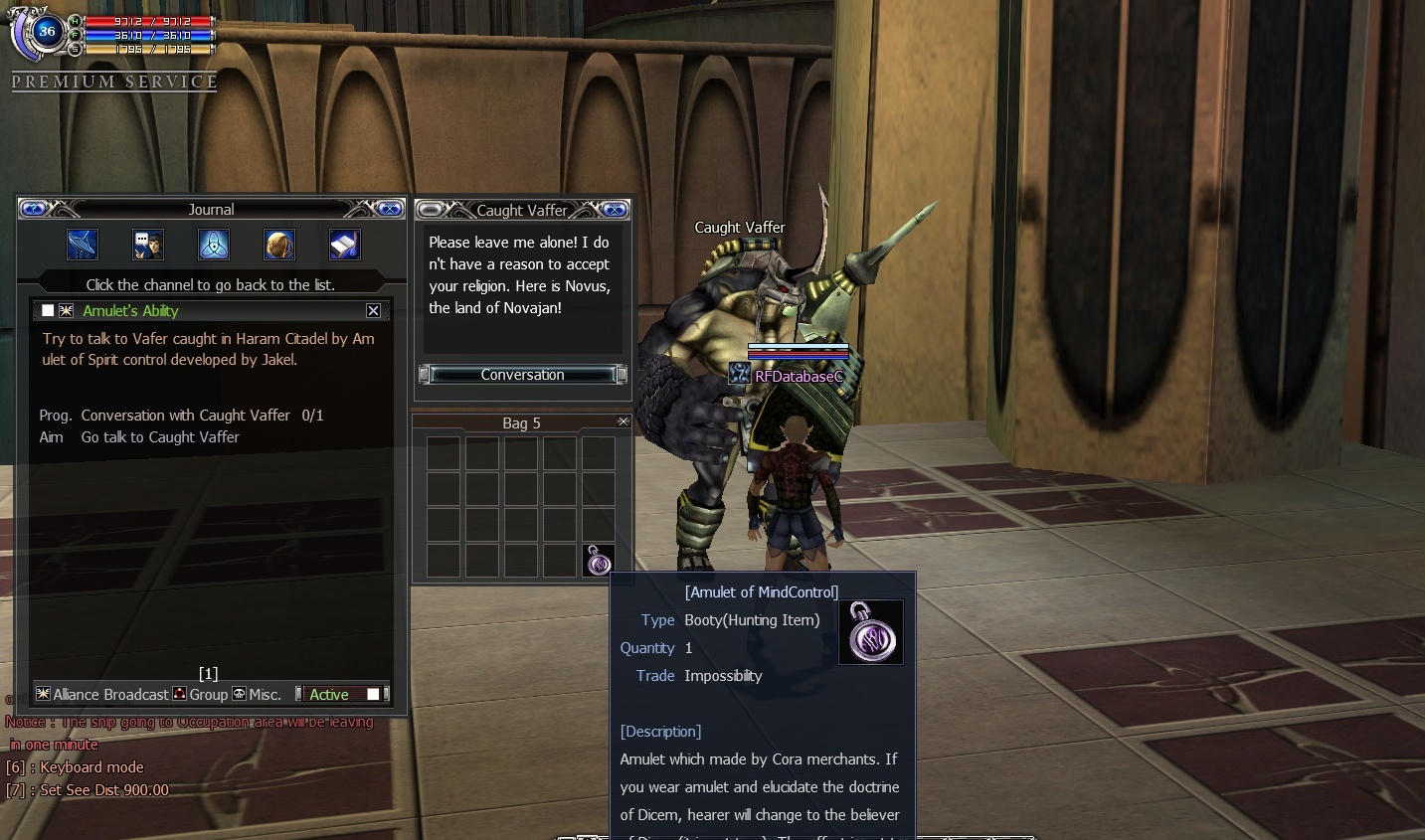Close the Caught Vaffer dialogue window

[615, 210]
